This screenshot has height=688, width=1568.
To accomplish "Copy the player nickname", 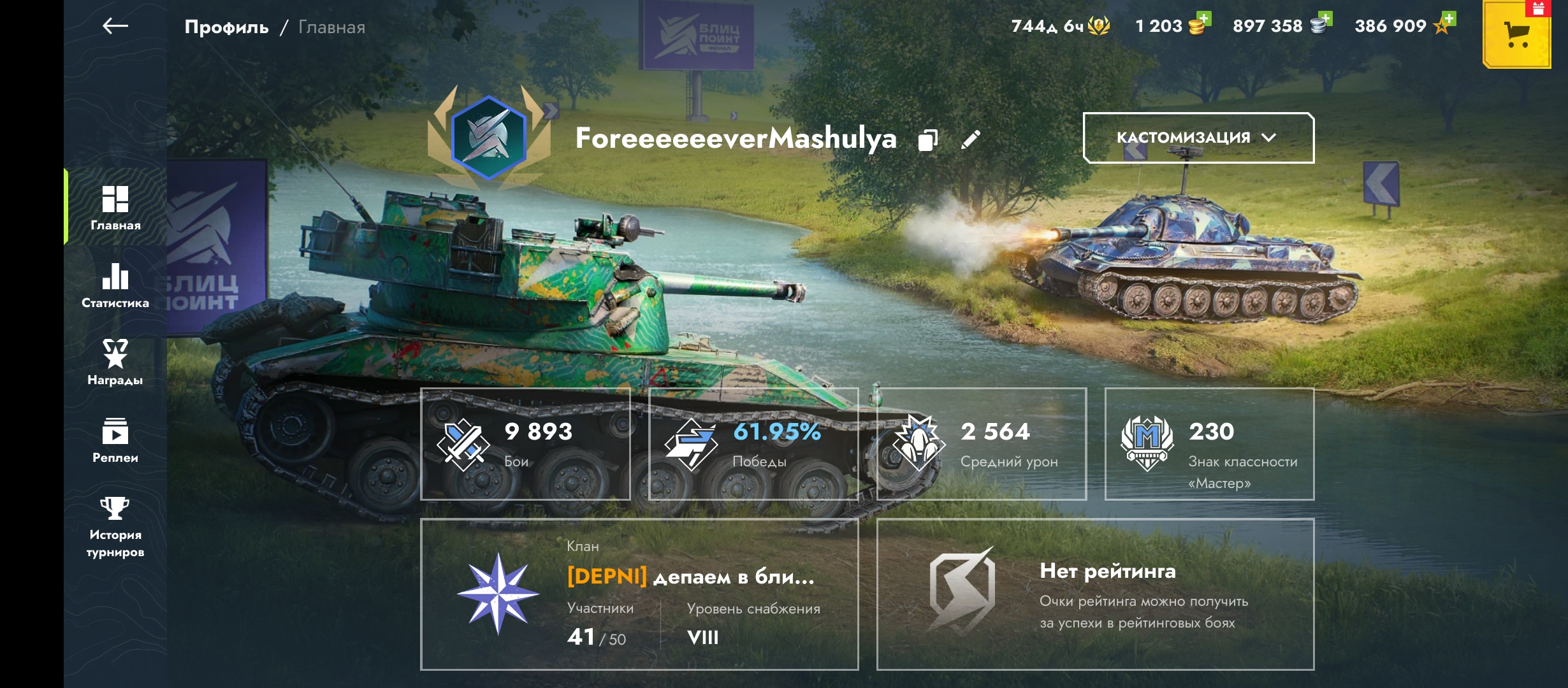I will tap(928, 140).
